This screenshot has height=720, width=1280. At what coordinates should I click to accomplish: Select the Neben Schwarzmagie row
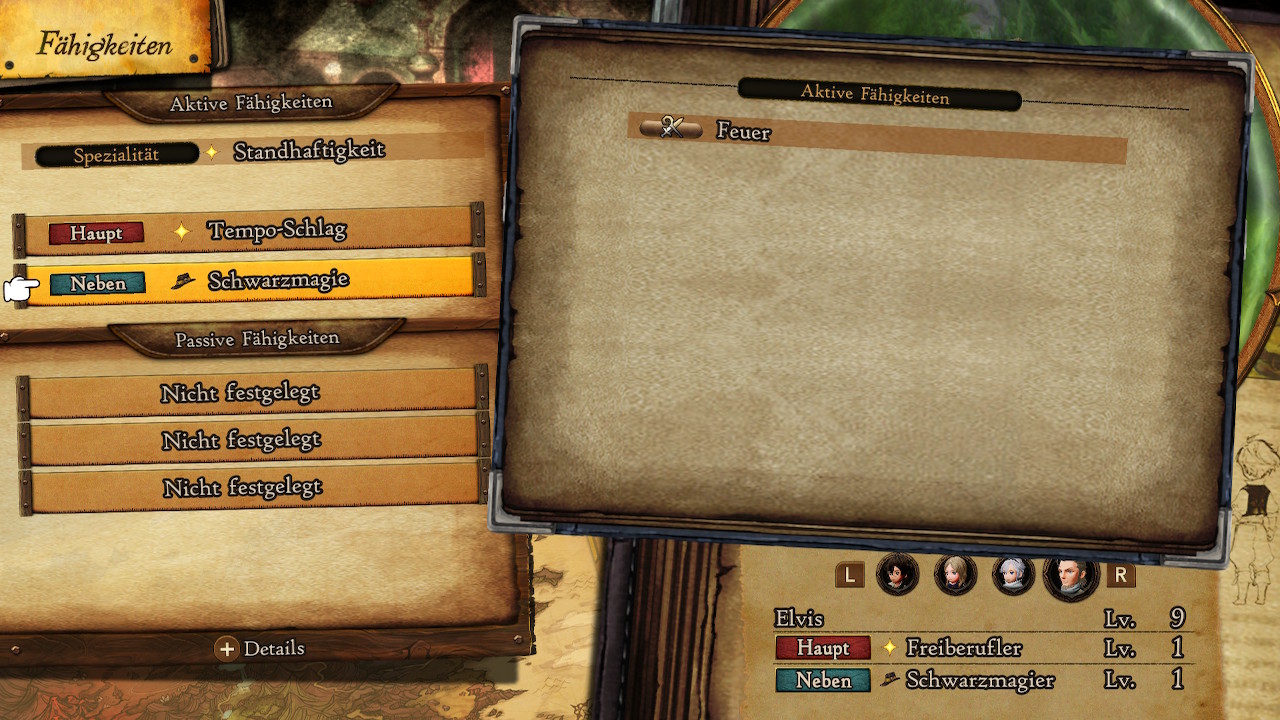[248, 281]
